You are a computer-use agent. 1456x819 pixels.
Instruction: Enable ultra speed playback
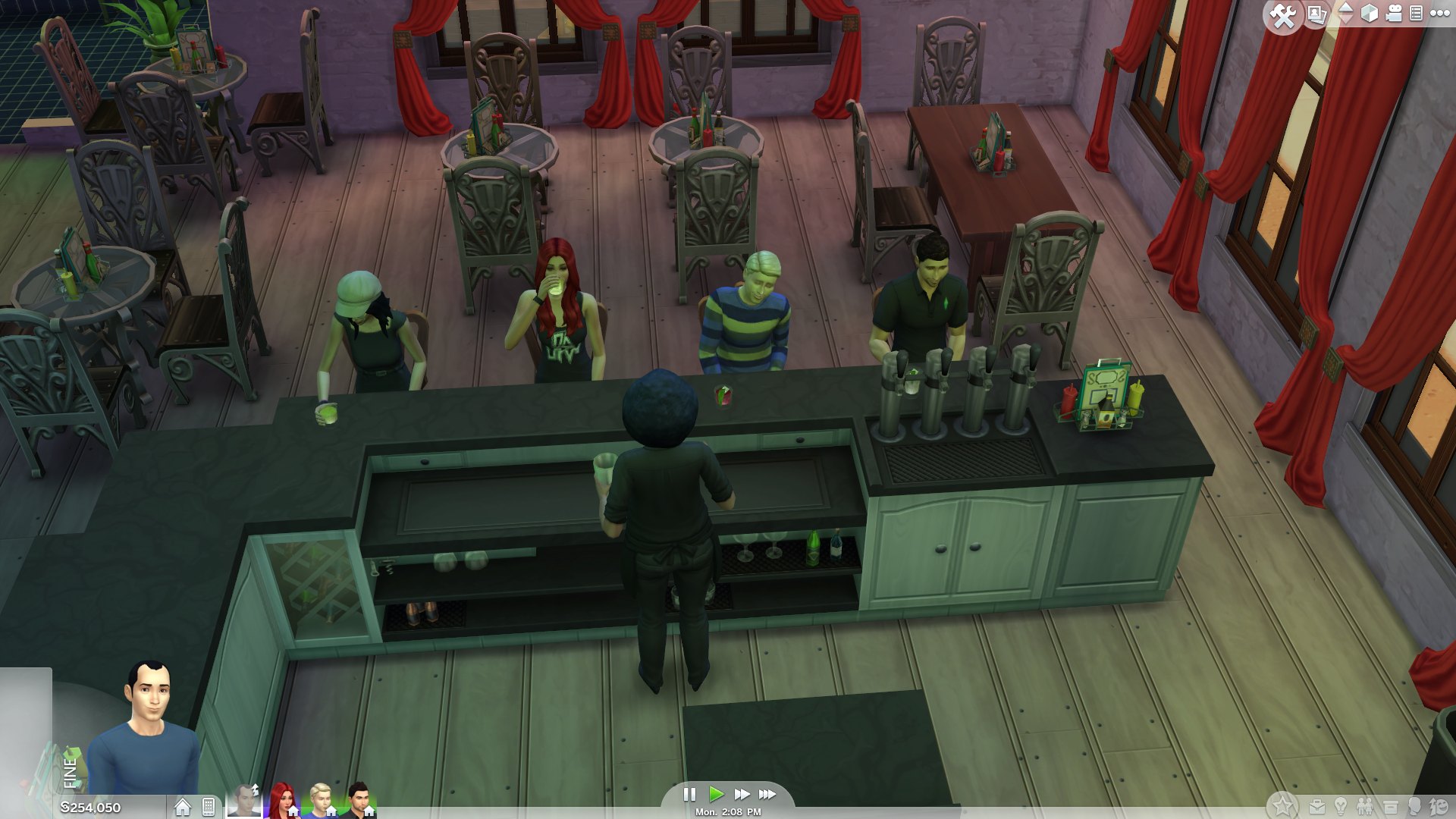coord(765,795)
